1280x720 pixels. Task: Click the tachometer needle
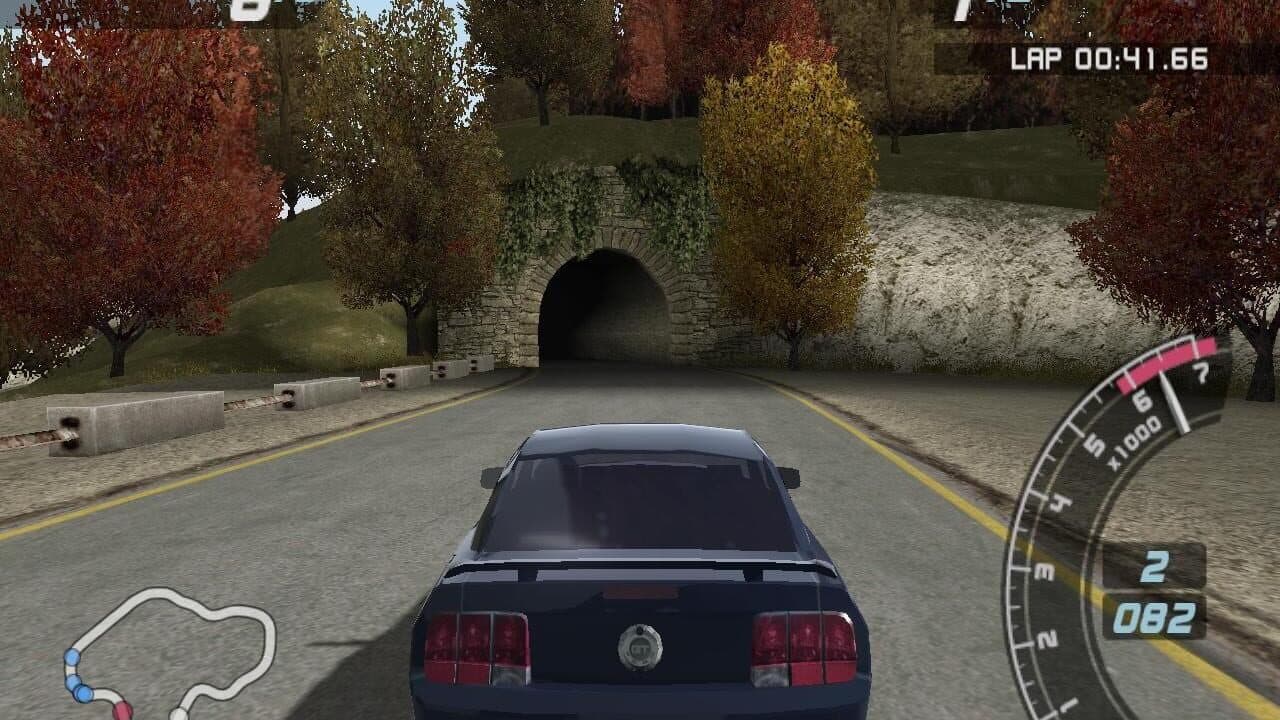pos(1174,398)
